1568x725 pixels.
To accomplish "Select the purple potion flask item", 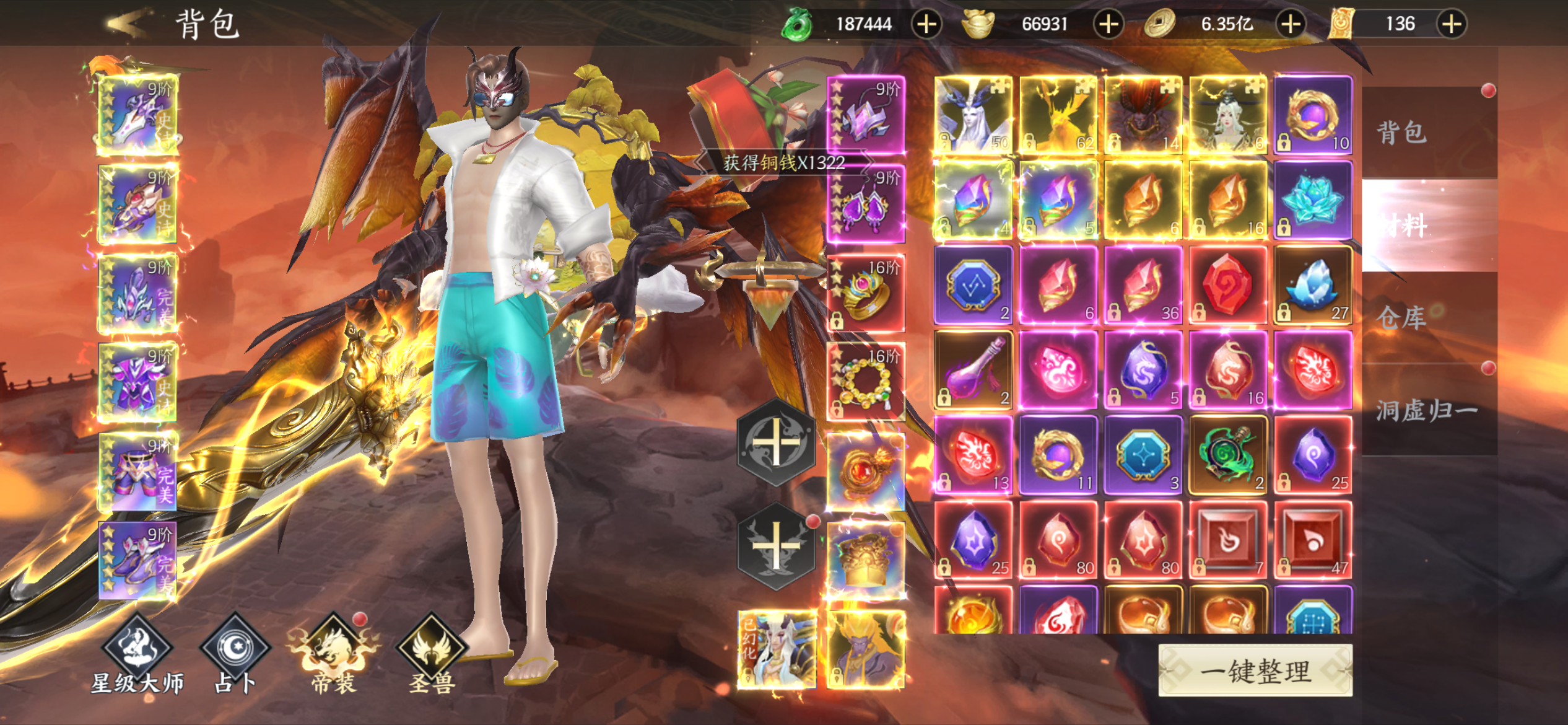I will pos(973,370).
